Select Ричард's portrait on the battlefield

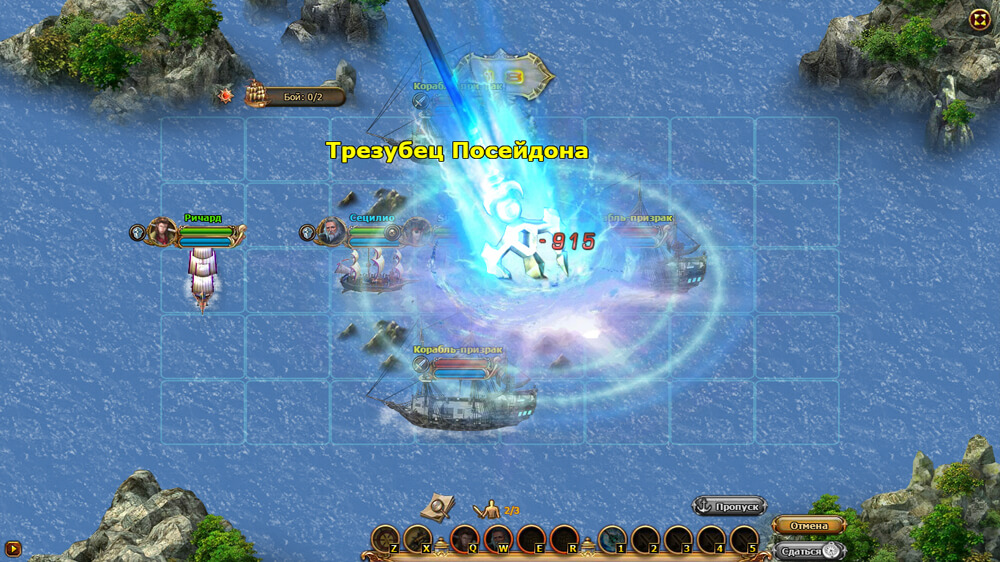coord(162,232)
